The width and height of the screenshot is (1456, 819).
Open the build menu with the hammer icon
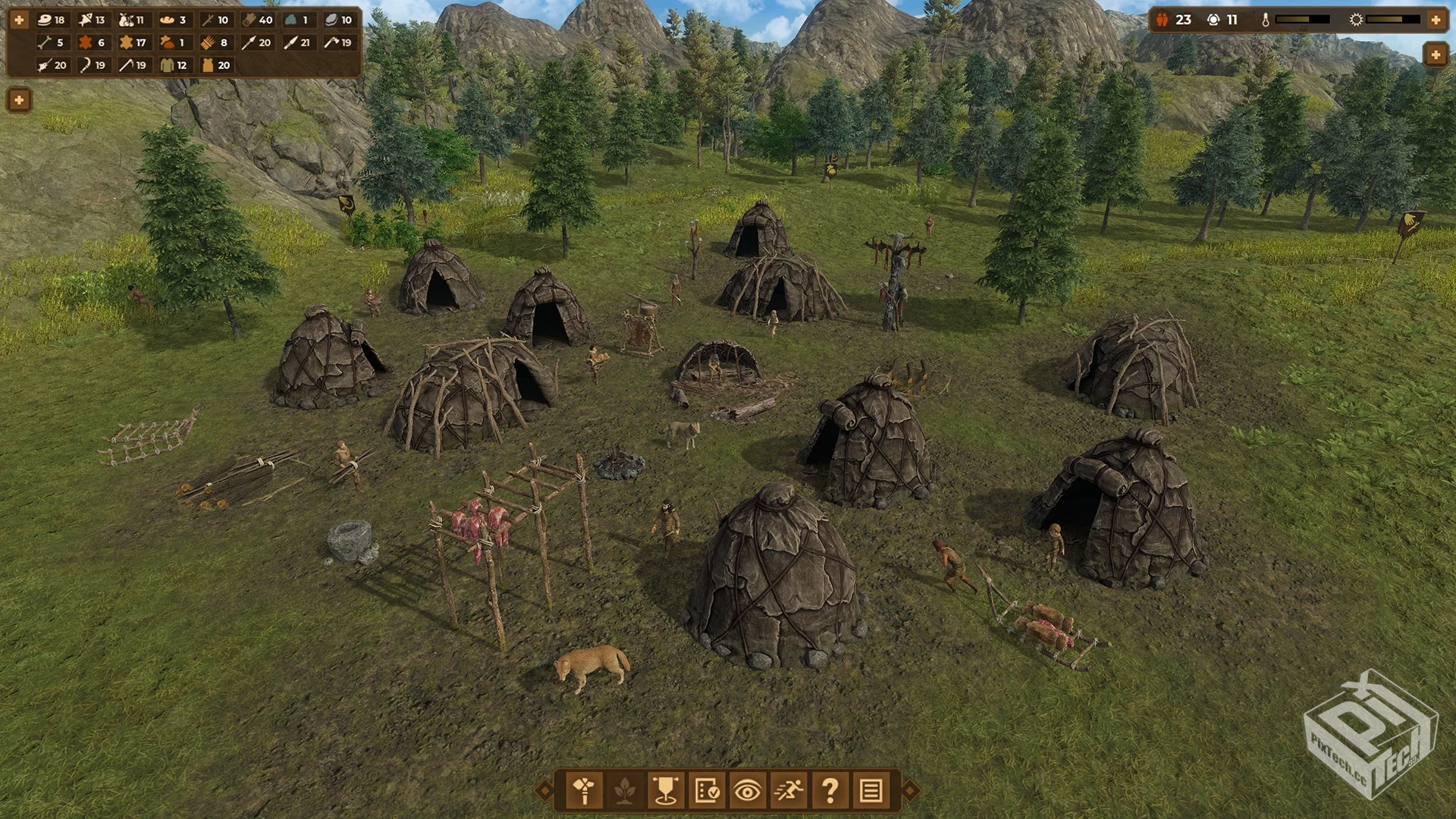click(x=584, y=791)
